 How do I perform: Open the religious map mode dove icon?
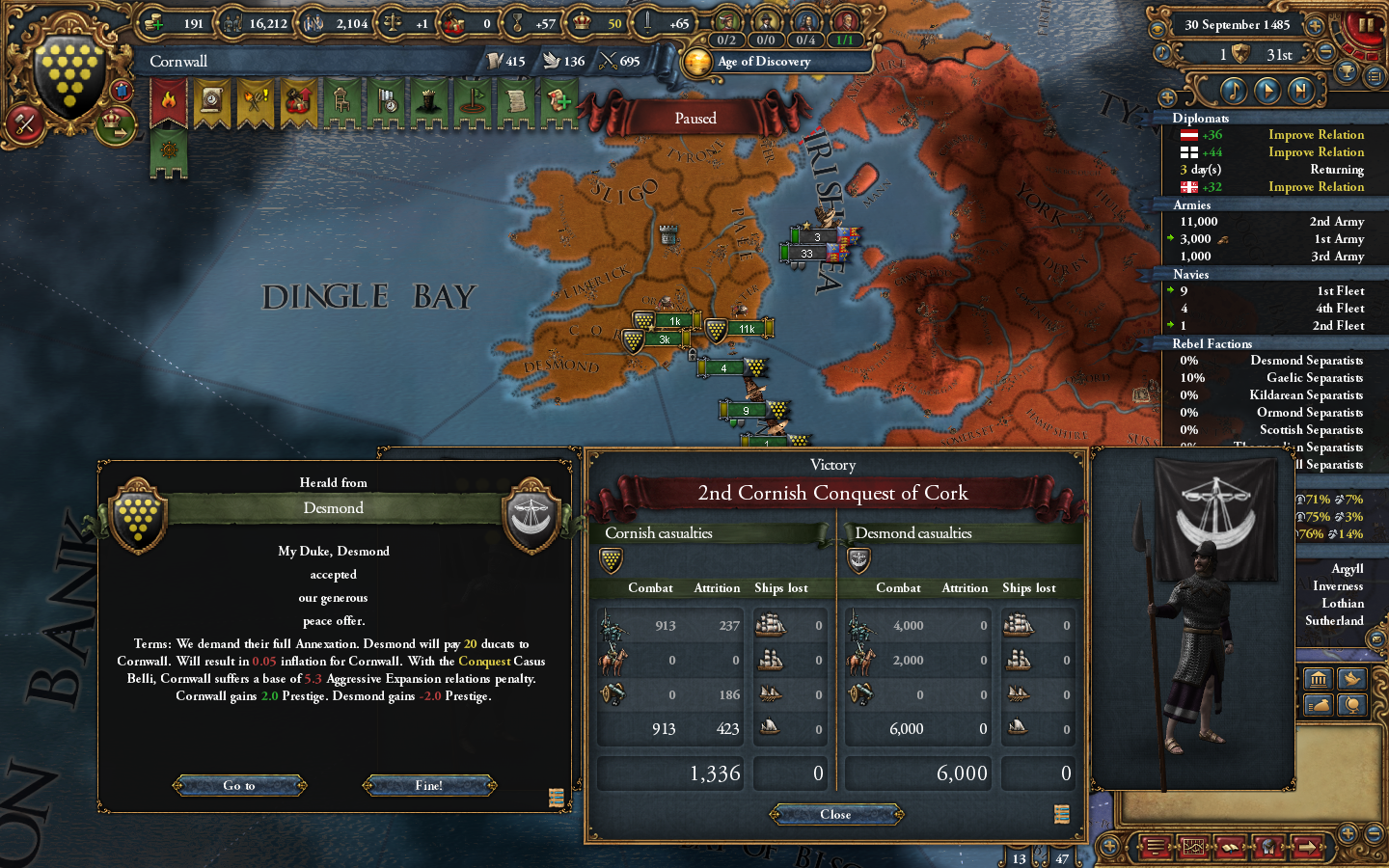point(1351,679)
